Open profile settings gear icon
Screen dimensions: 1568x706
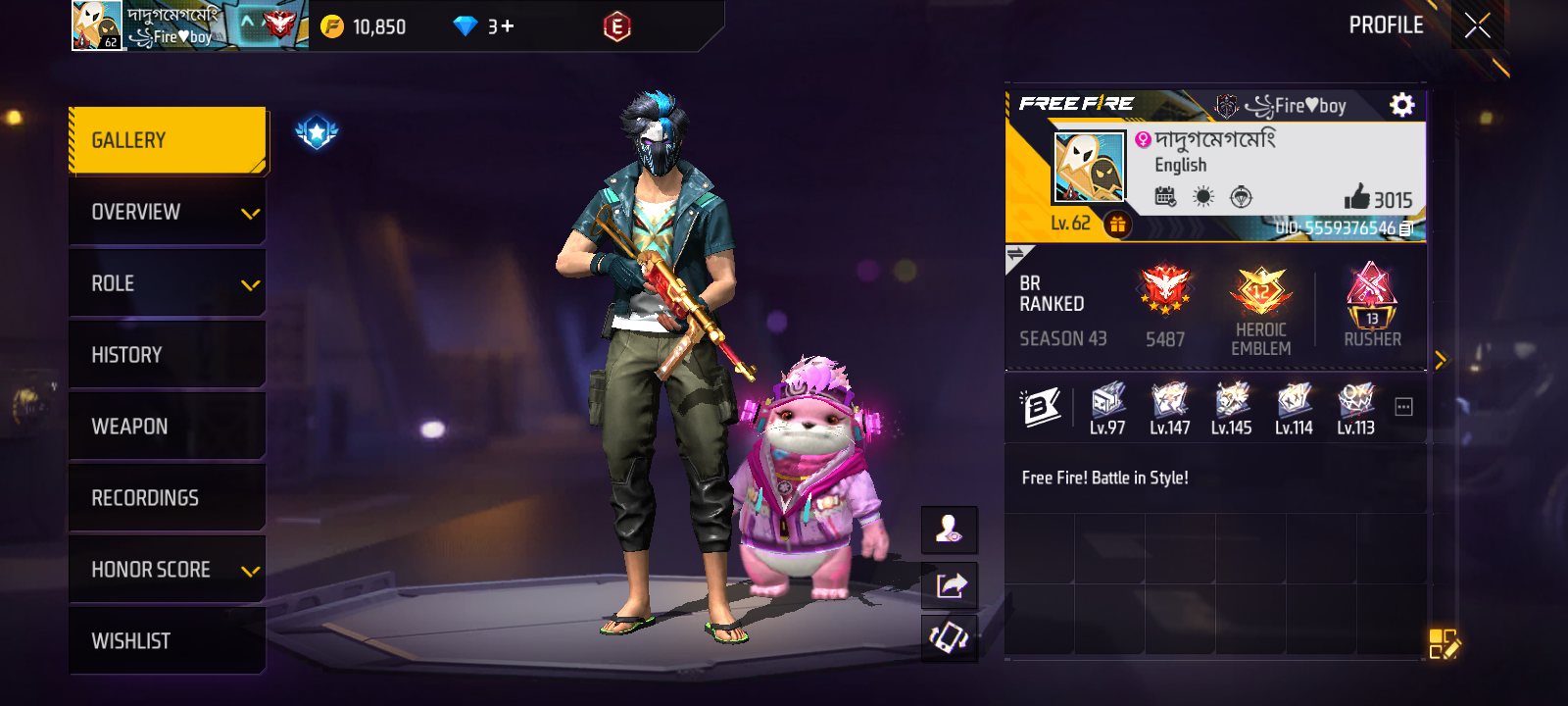pyautogui.click(x=1402, y=105)
